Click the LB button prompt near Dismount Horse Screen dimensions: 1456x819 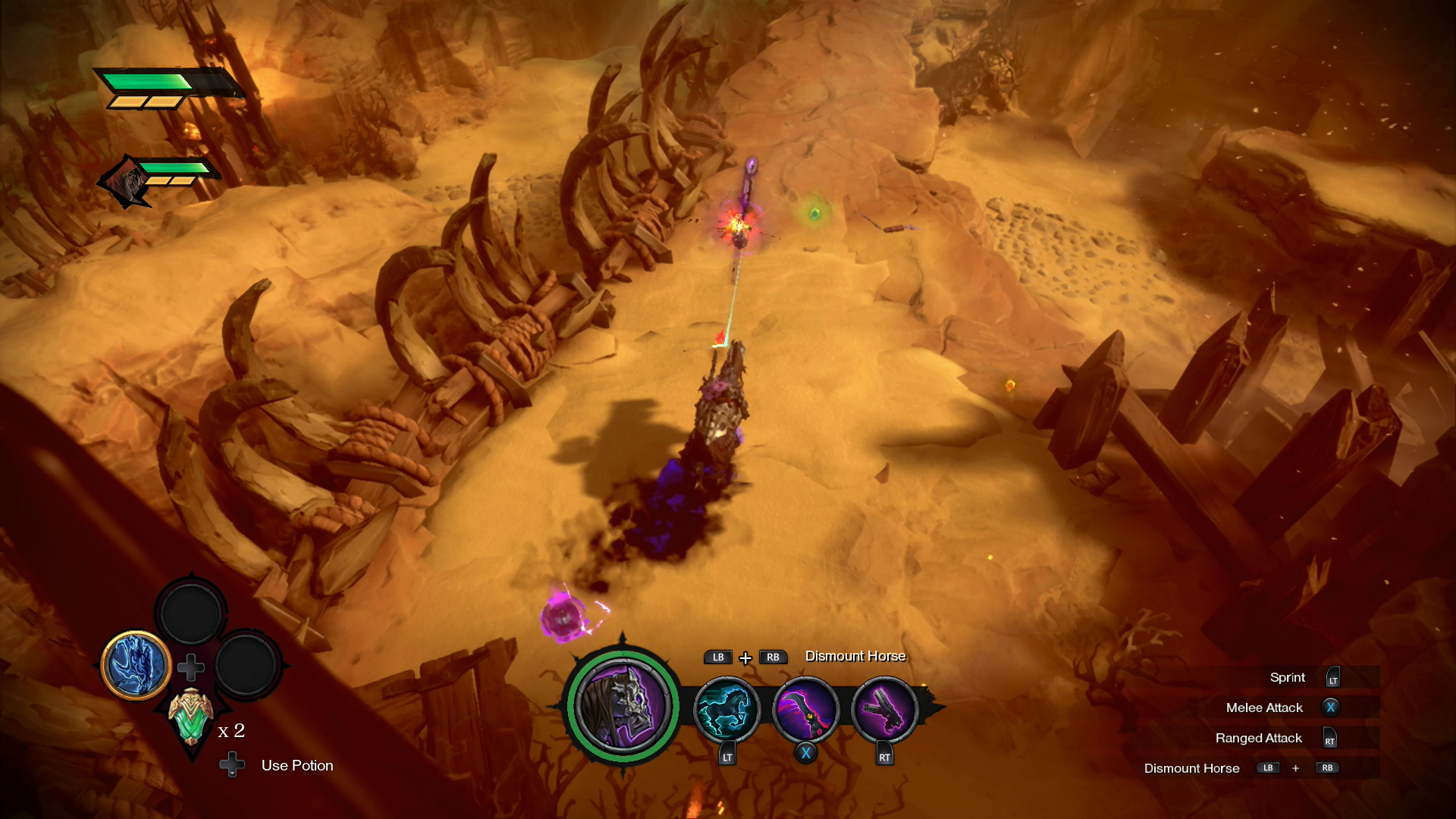[x=717, y=657]
